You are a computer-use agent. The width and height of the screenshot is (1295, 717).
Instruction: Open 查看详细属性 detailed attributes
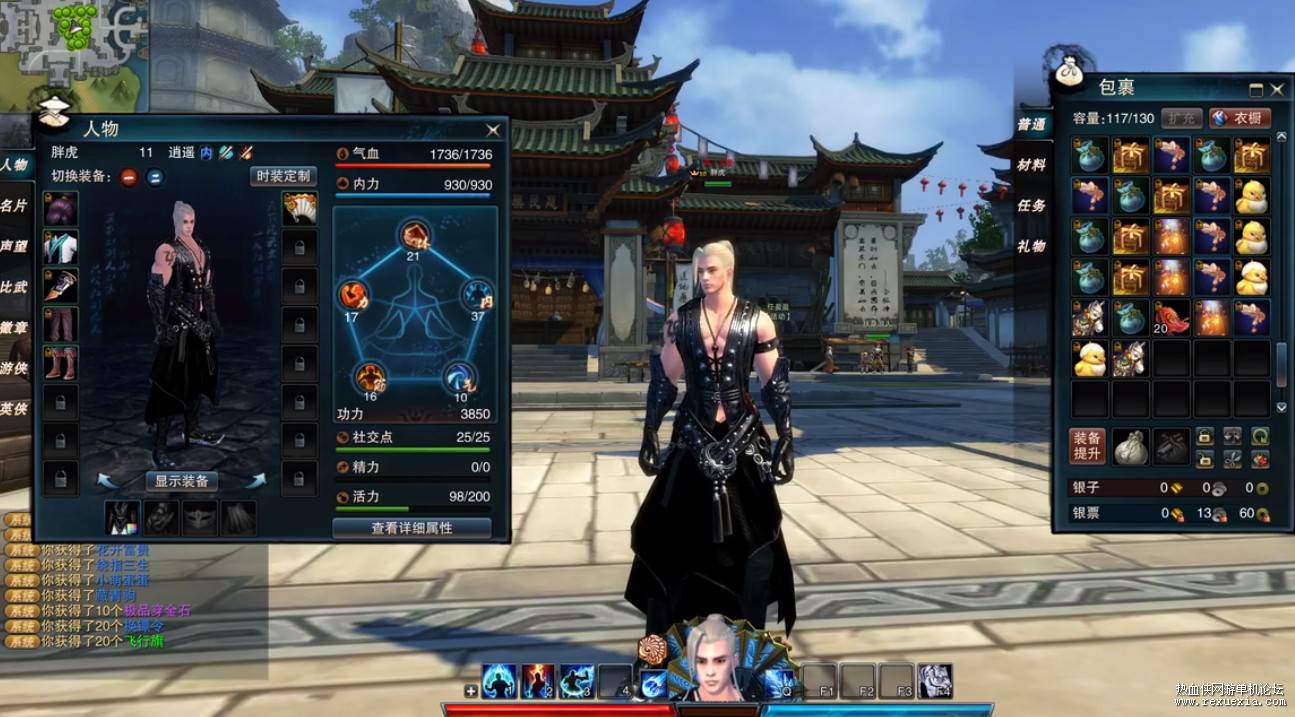[x=411, y=528]
